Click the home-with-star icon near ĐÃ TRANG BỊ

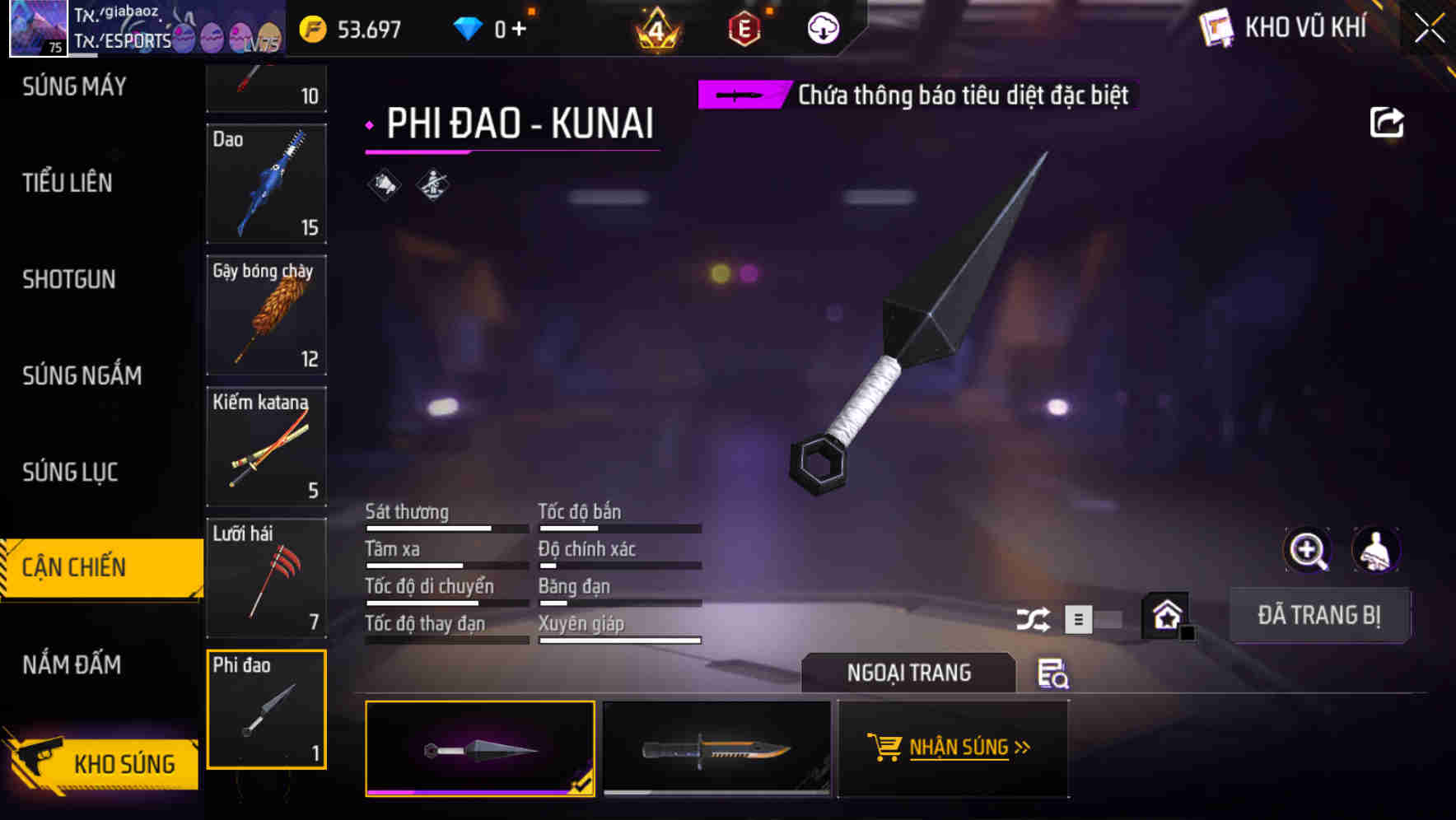[1164, 614]
